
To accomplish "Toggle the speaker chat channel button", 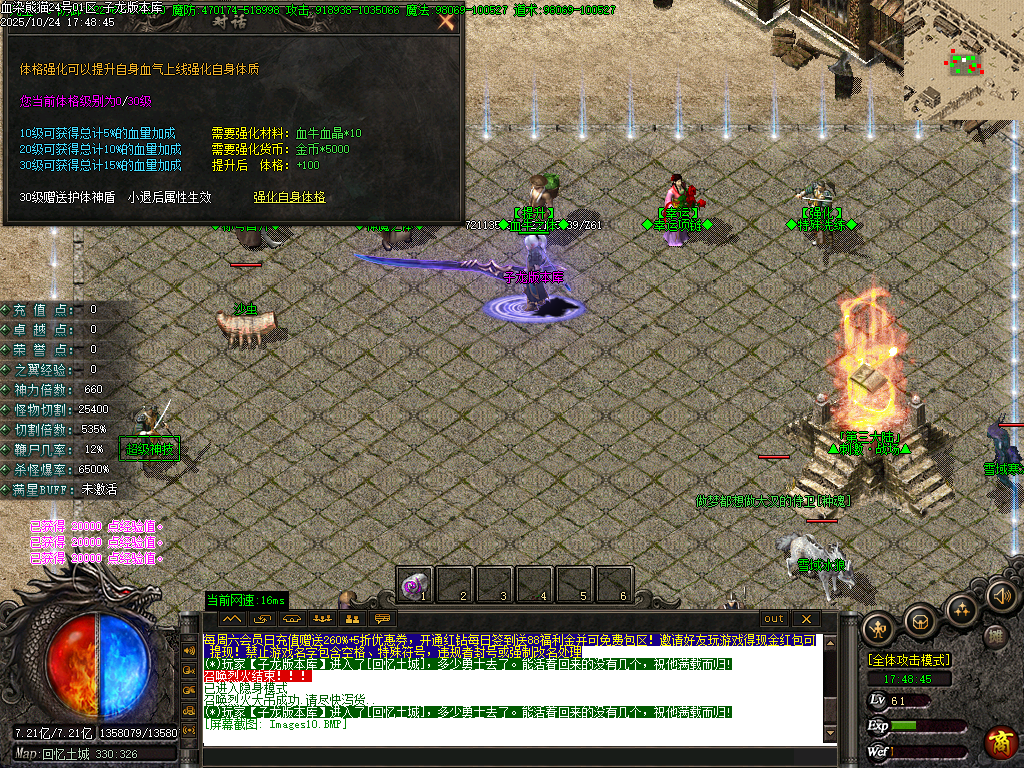I will coord(189,650).
